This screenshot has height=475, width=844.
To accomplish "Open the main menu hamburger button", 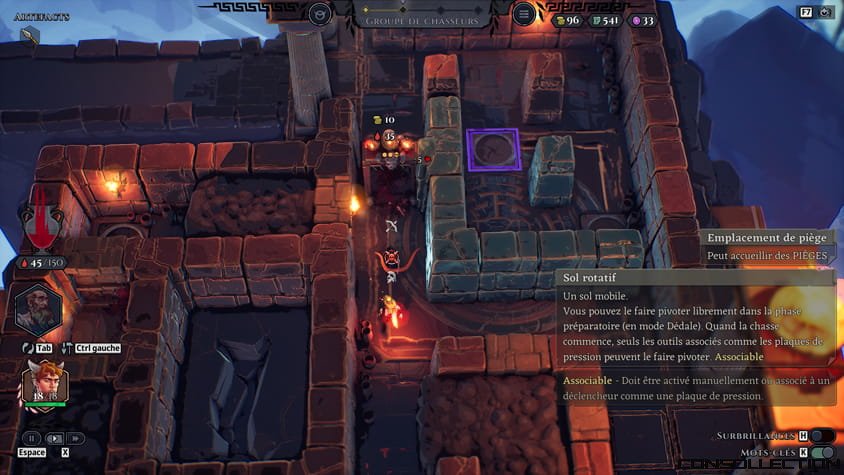I will coord(524,14).
